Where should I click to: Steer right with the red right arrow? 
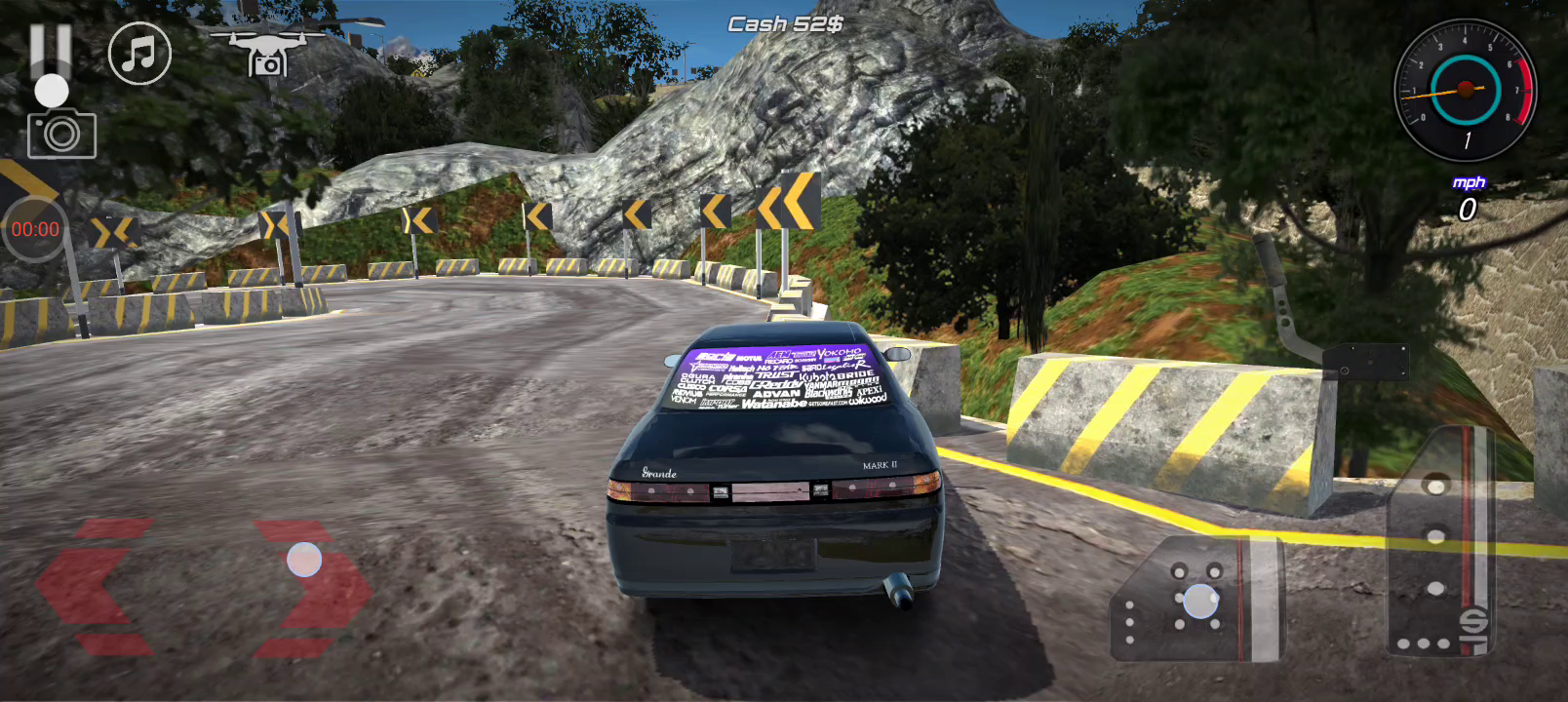(x=314, y=587)
